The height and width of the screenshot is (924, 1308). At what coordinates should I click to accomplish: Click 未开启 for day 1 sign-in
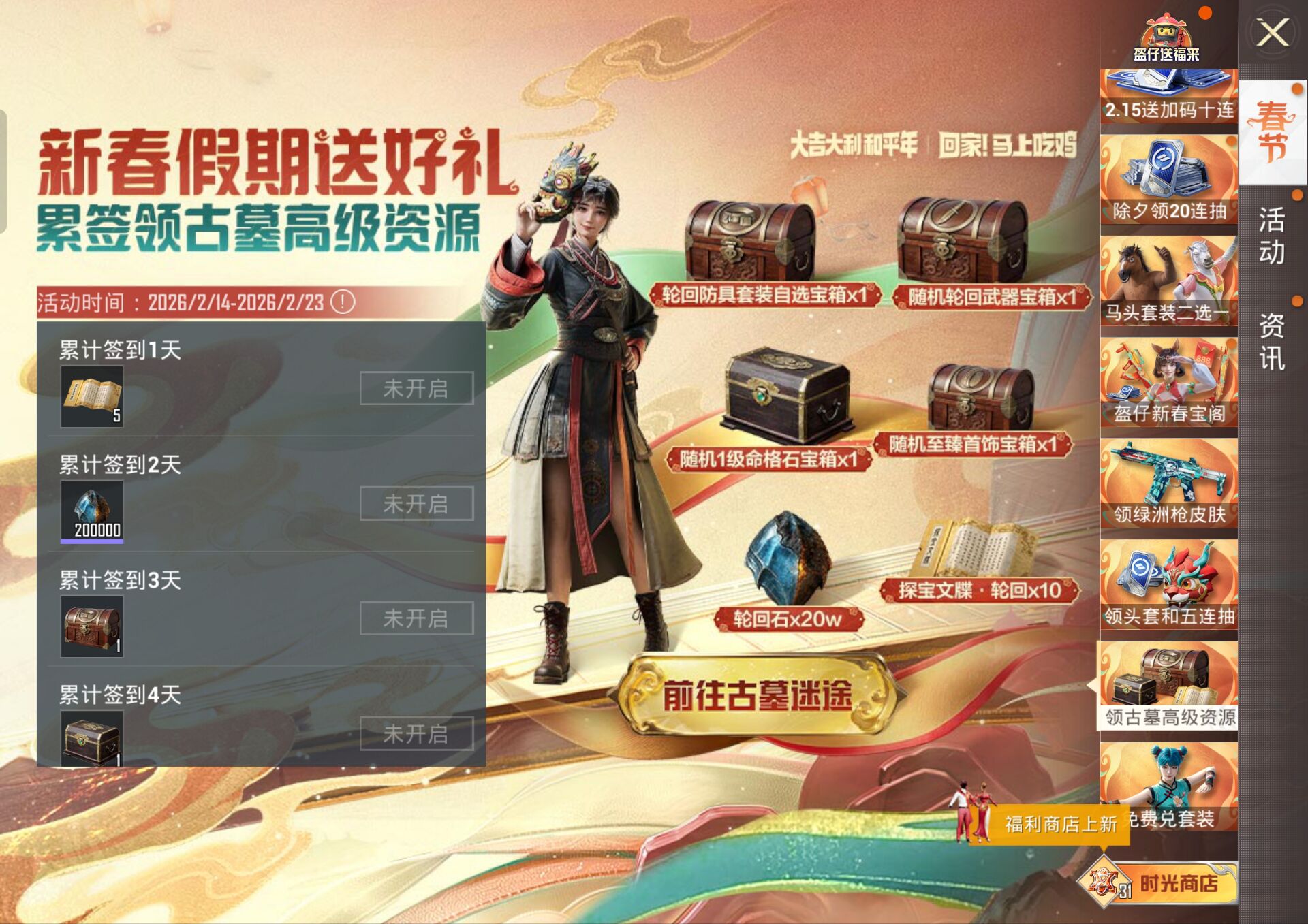416,387
